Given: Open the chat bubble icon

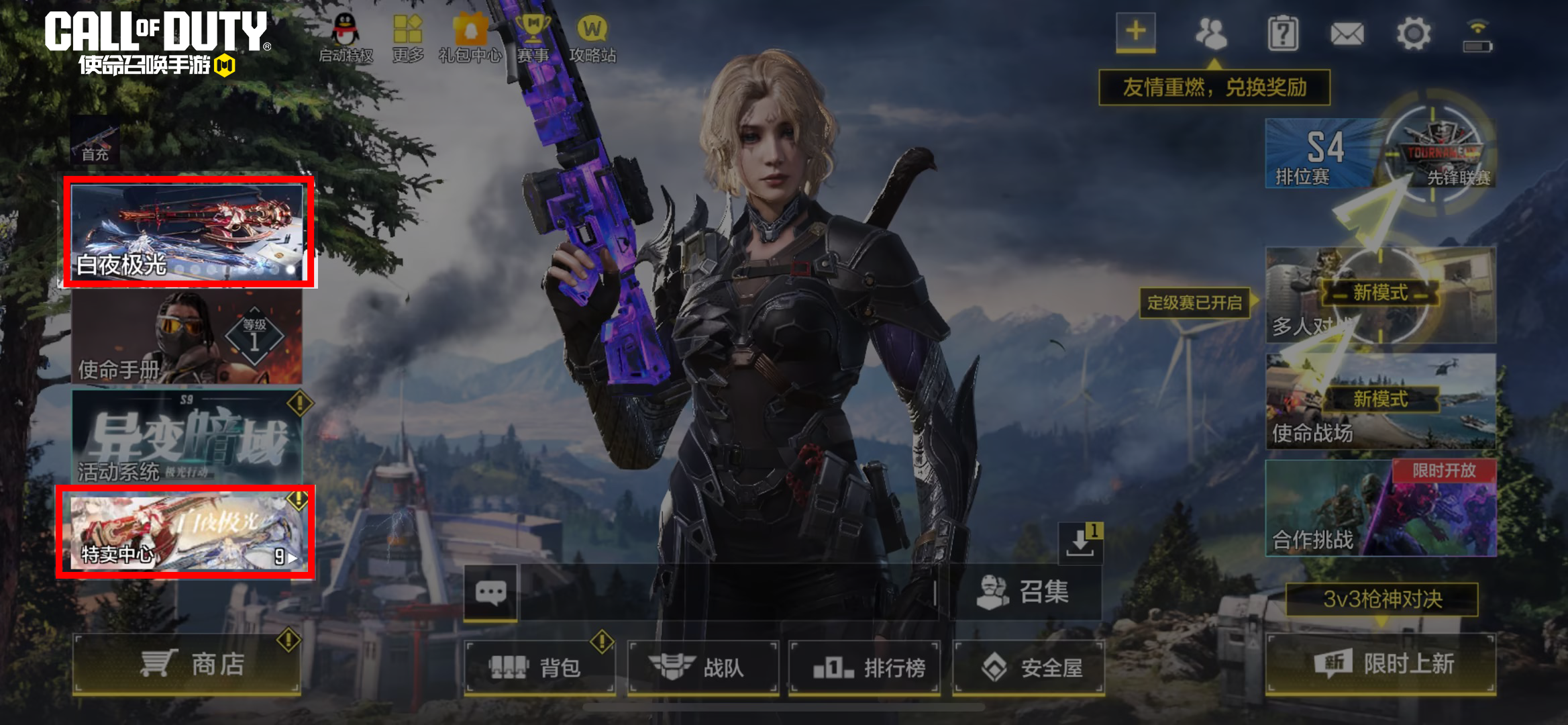Looking at the screenshot, I should click(490, 593).
